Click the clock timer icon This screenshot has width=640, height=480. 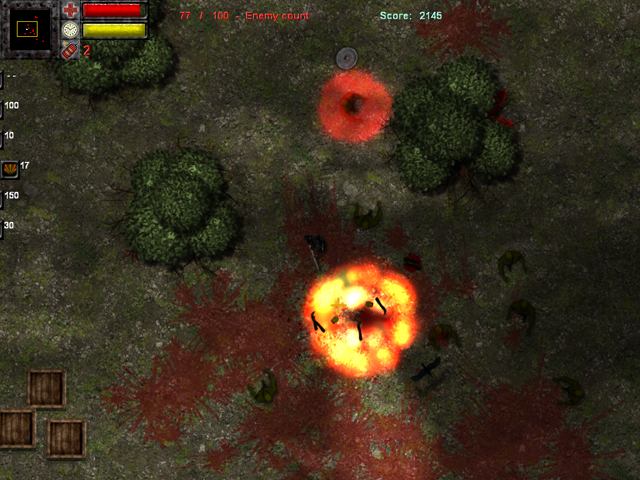coord(70,30)
